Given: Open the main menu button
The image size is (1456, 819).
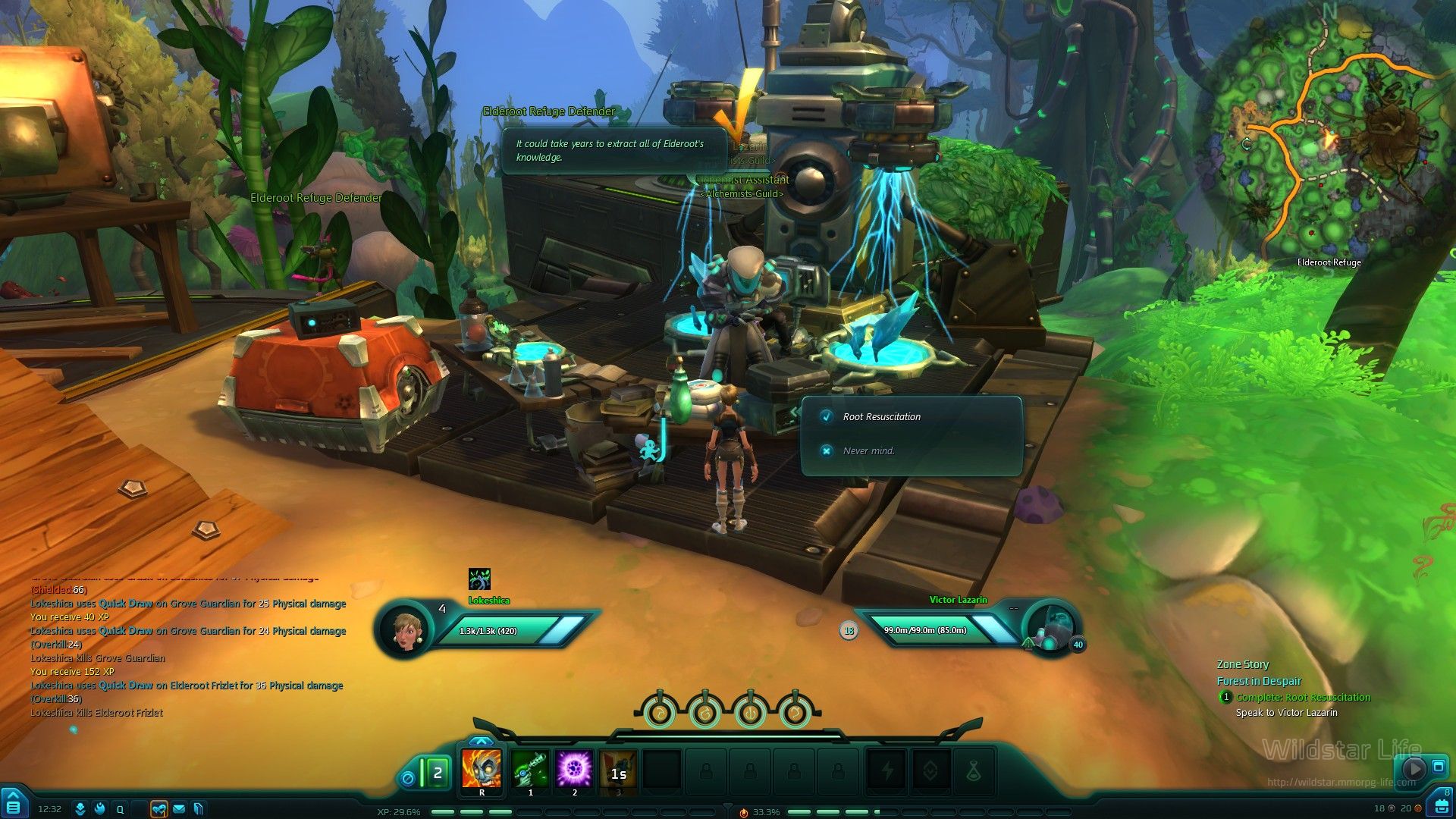Looking at the screenshot, I should [x=14, y=804].
